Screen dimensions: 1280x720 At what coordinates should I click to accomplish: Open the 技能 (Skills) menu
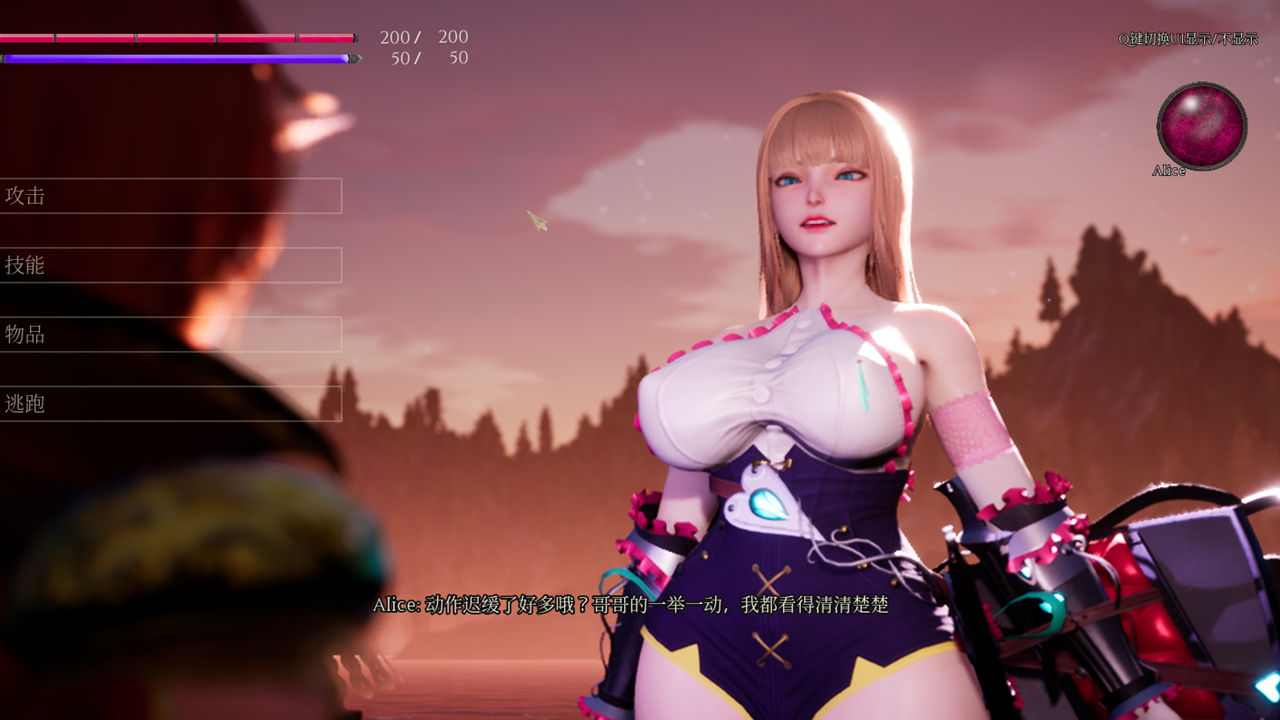(170, 265)
